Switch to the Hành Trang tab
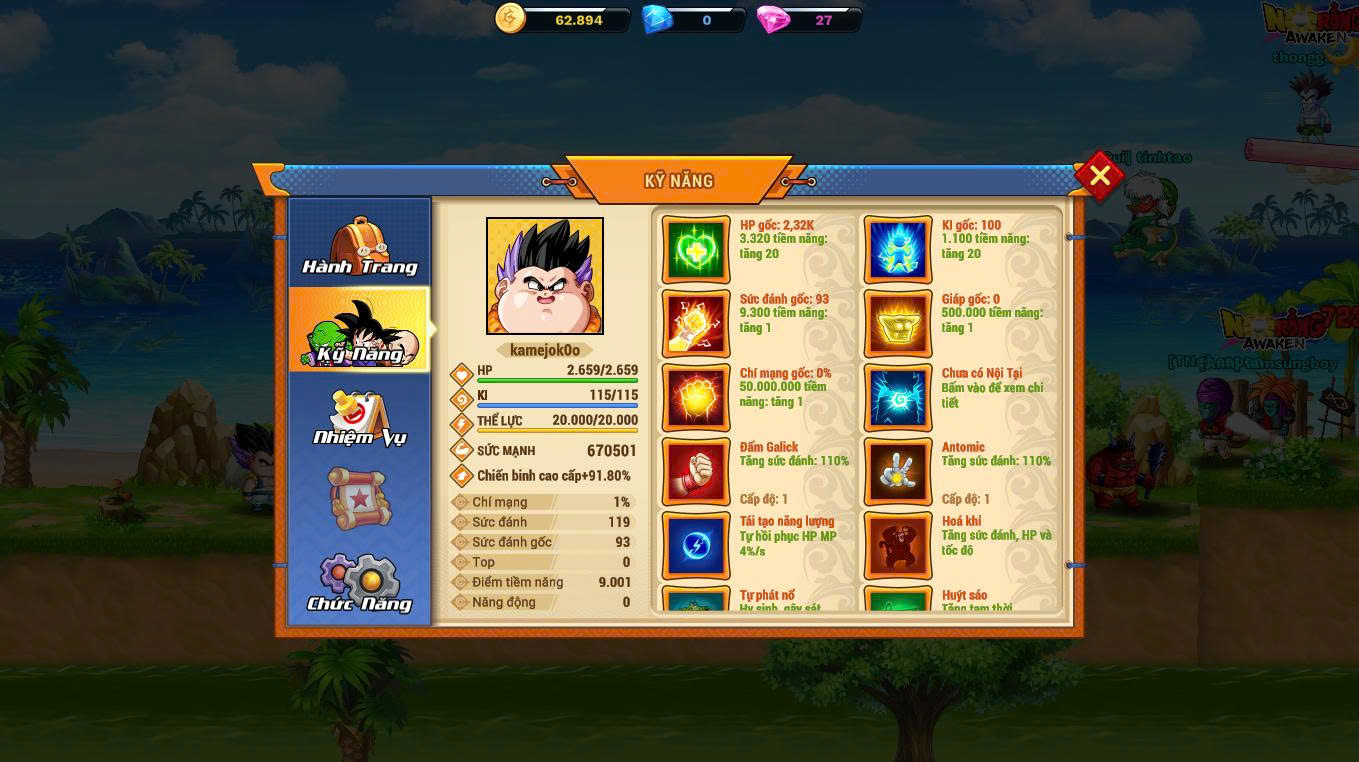1359x762 pixels. (x=359, y=245)
